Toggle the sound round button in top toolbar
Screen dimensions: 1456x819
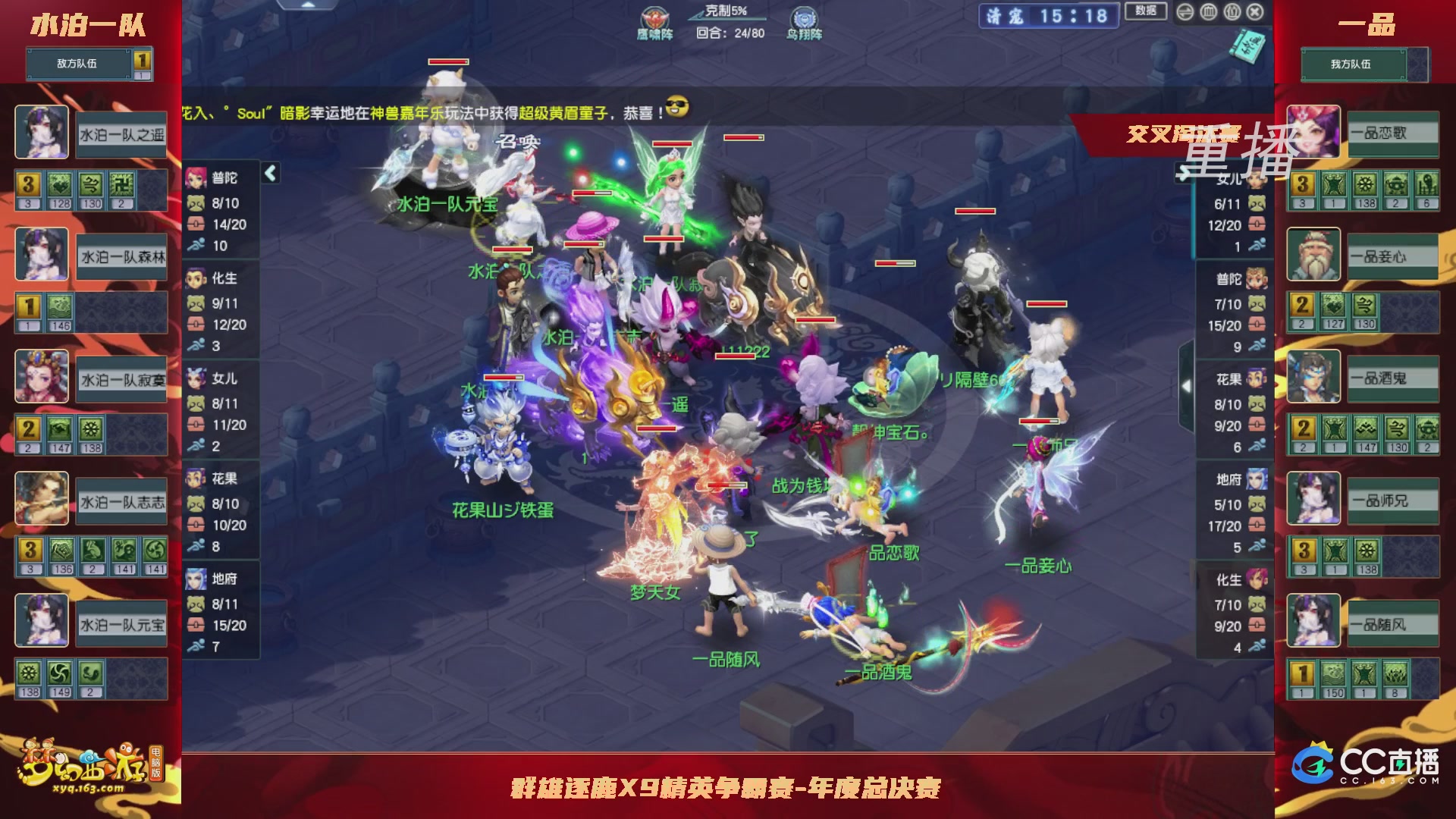pos(1232,12)
